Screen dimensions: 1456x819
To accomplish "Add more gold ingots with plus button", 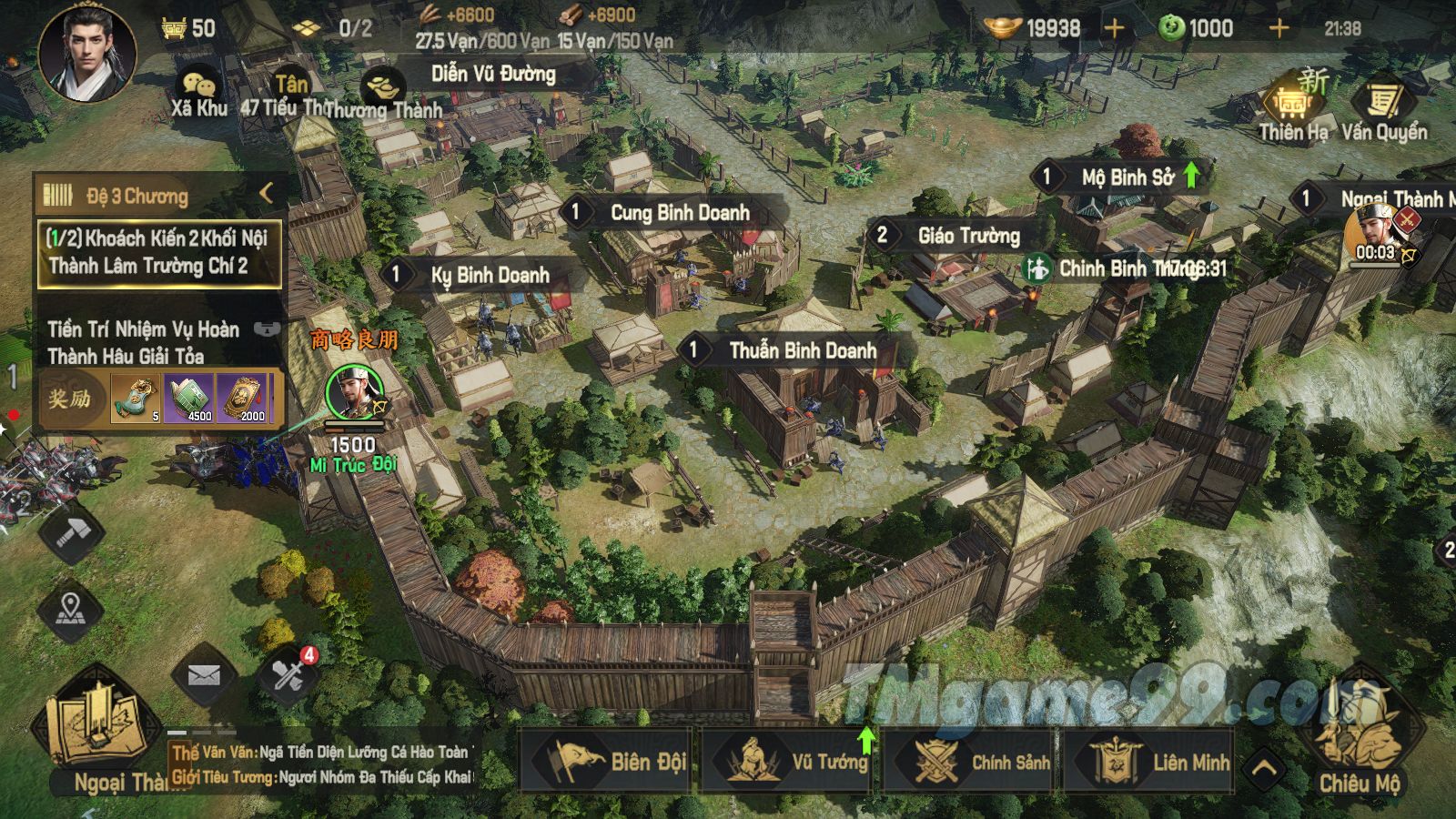I will pos(1114,28).
